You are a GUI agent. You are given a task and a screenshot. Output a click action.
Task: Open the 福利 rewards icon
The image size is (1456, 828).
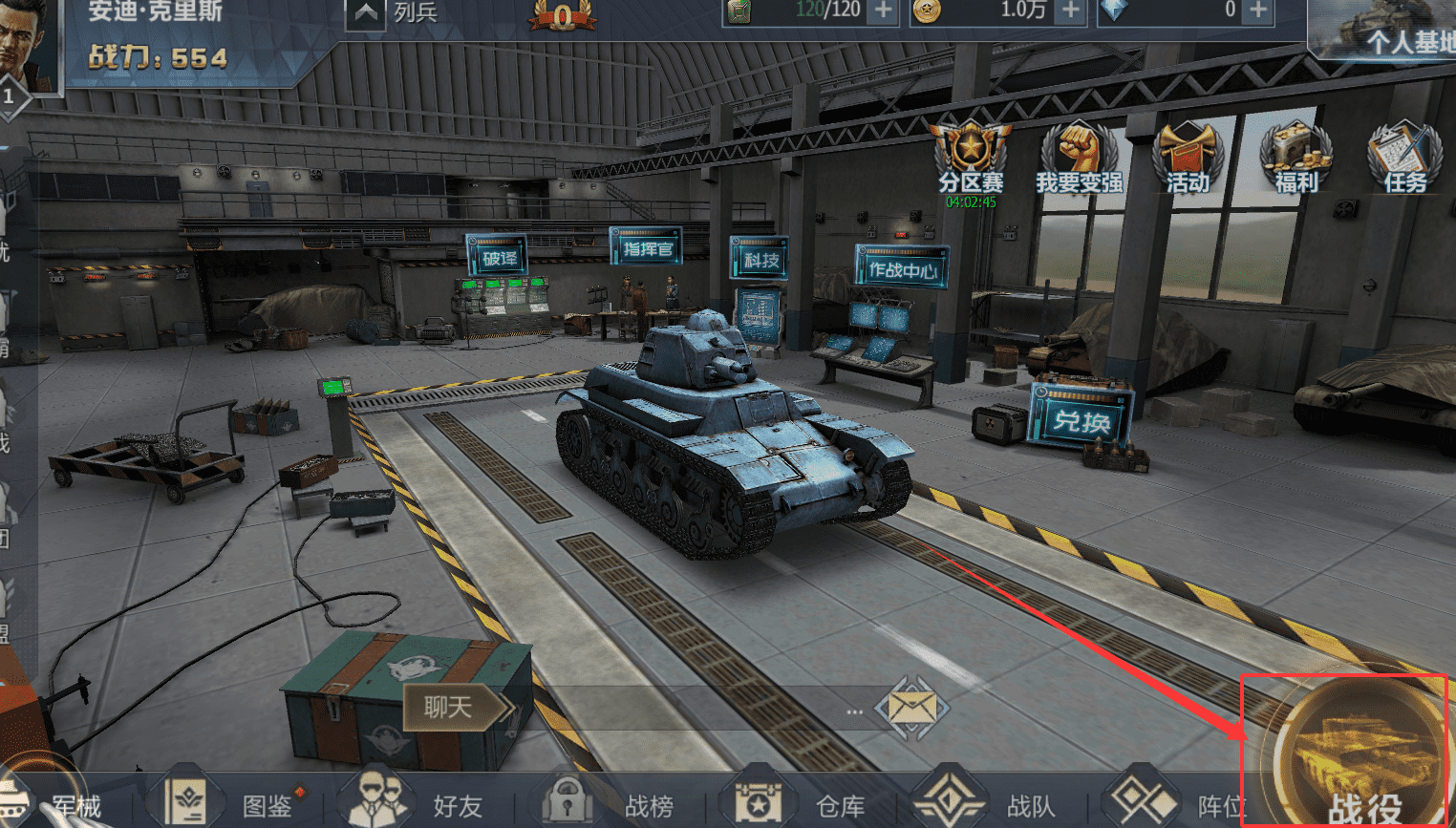click(1295, 156)
